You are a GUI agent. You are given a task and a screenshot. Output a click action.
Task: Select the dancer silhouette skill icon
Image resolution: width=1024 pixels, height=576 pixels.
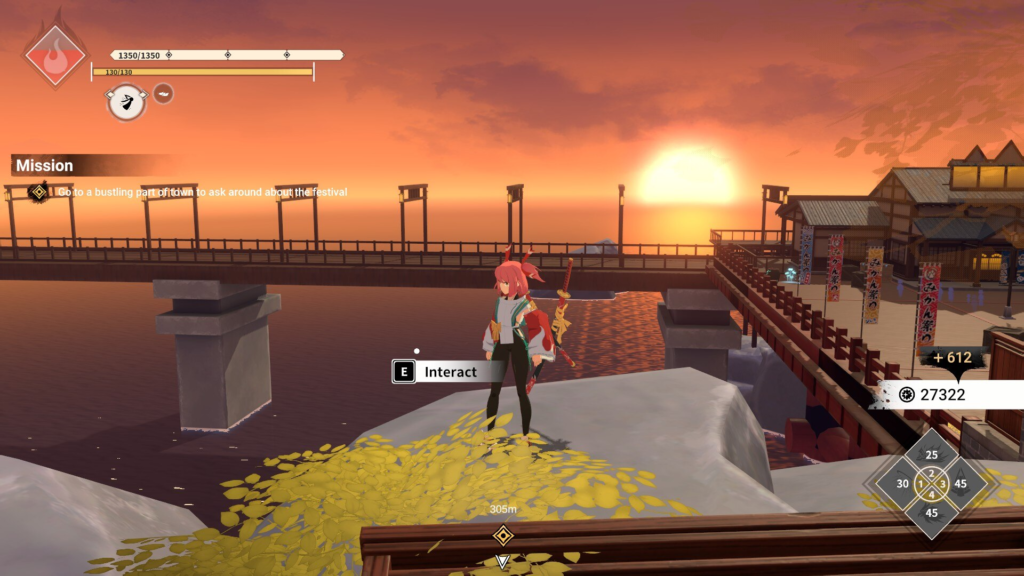(x=126, y=101)
